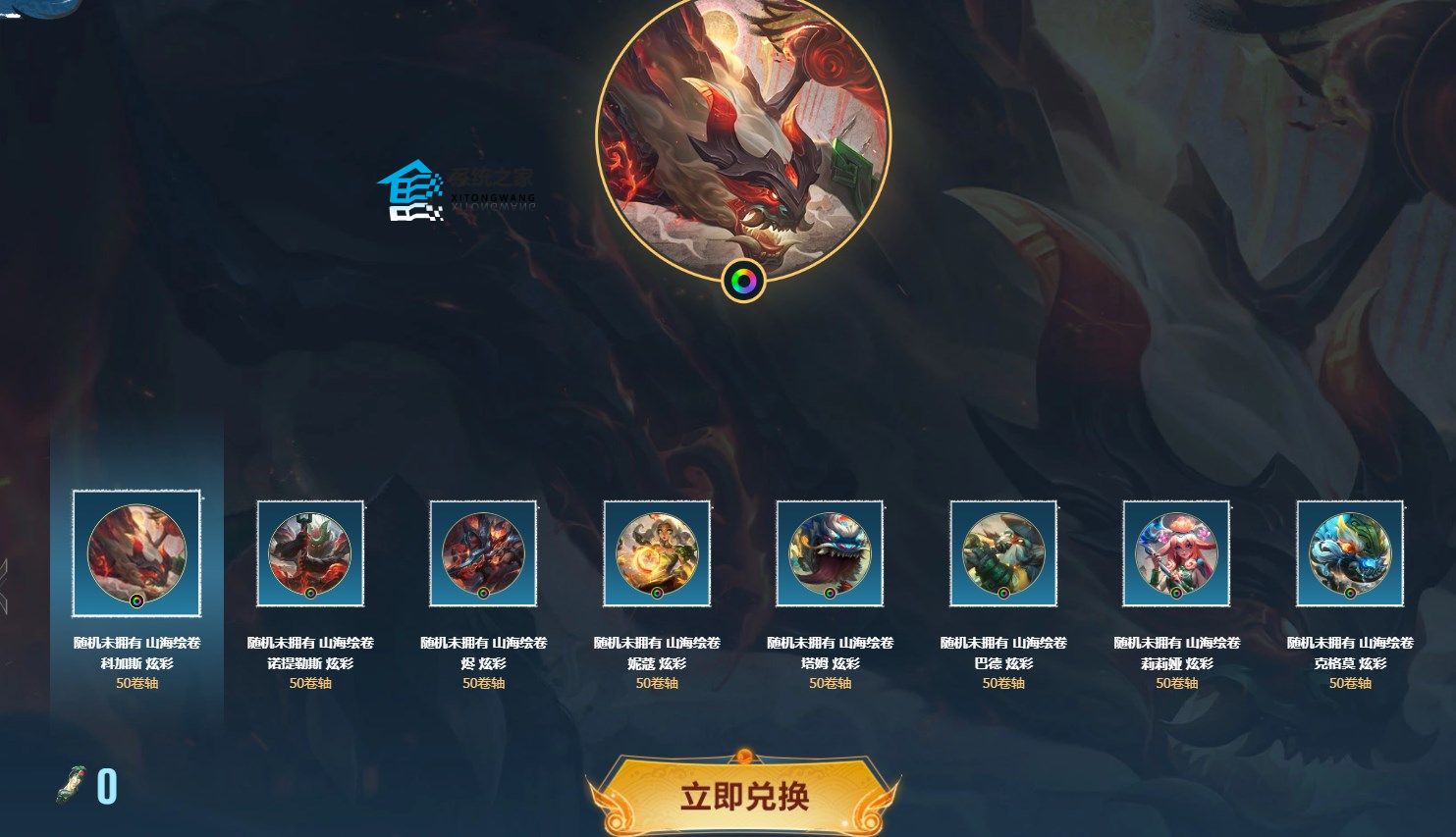Select the 妮蔻 炫彩 reward tile
The height and width of the screenshot is (837, 1456).
[x=657, y=553]
